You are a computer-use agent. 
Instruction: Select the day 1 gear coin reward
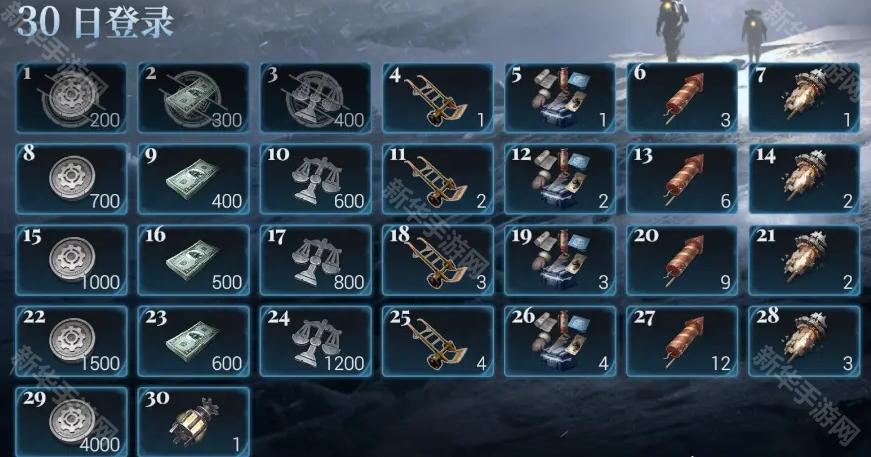72,97
